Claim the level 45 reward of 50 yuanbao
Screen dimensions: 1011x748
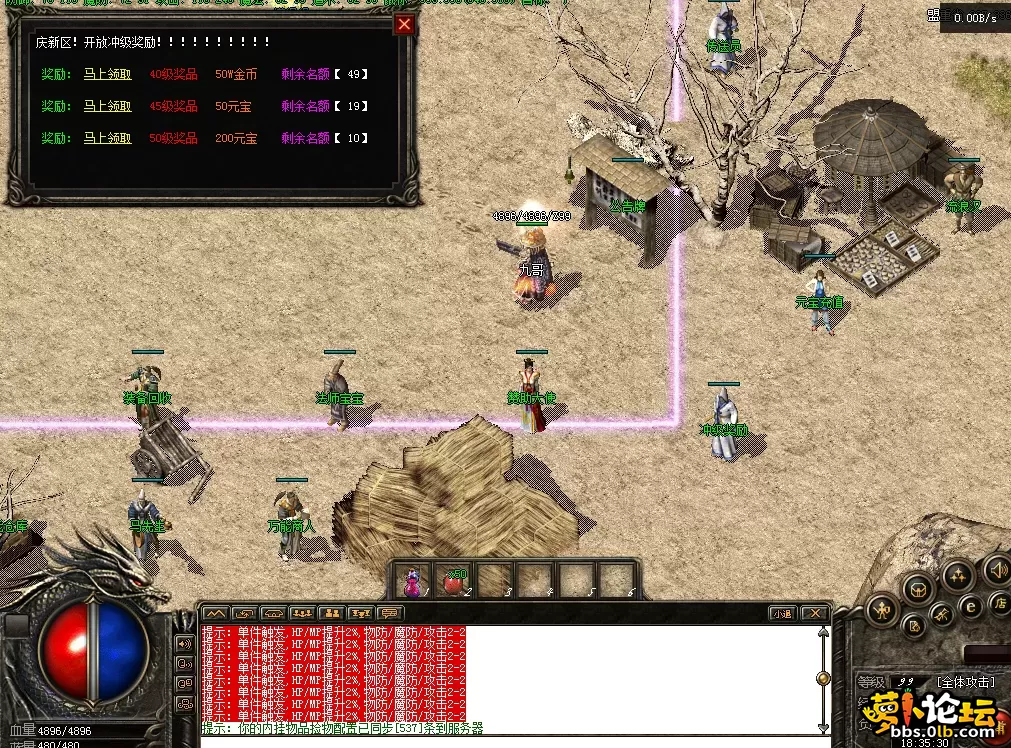point(107,106)
